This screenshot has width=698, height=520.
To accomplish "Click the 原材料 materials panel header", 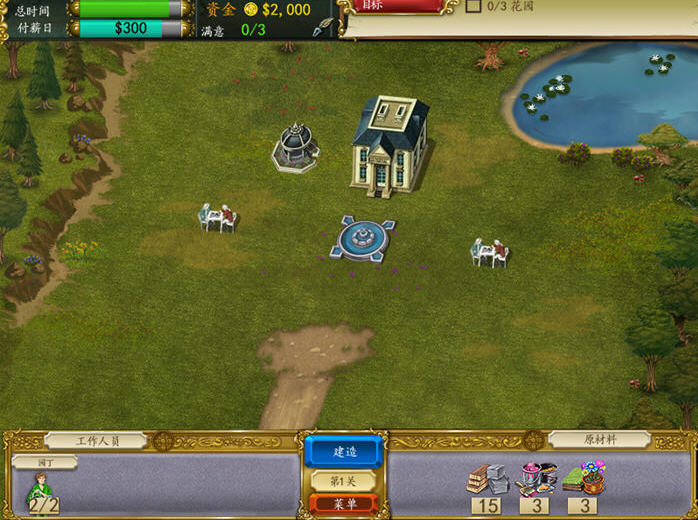I will pyautogui.click(x=599, y=440).
